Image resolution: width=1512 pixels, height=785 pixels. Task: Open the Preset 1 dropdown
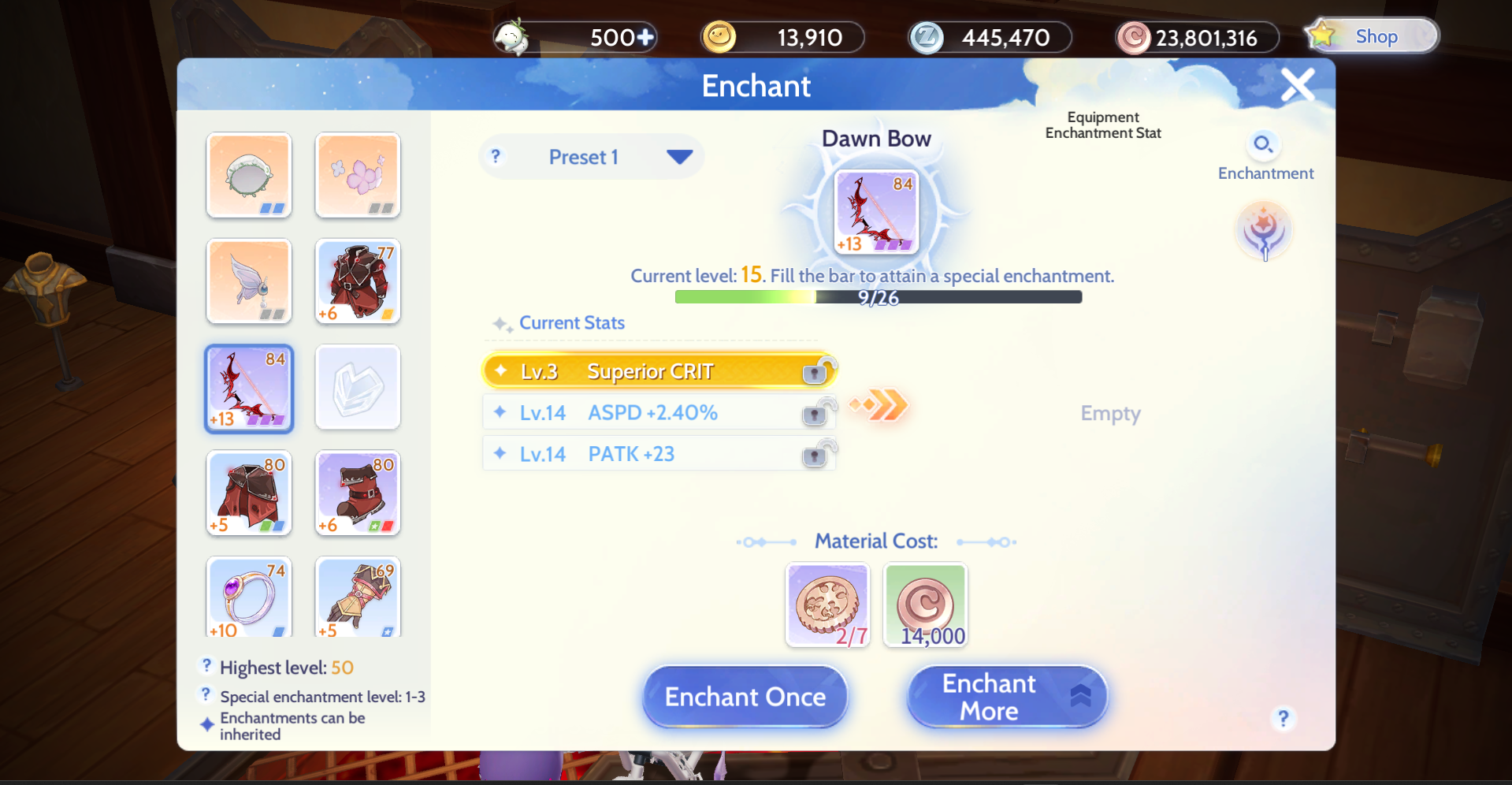(591, 156)
